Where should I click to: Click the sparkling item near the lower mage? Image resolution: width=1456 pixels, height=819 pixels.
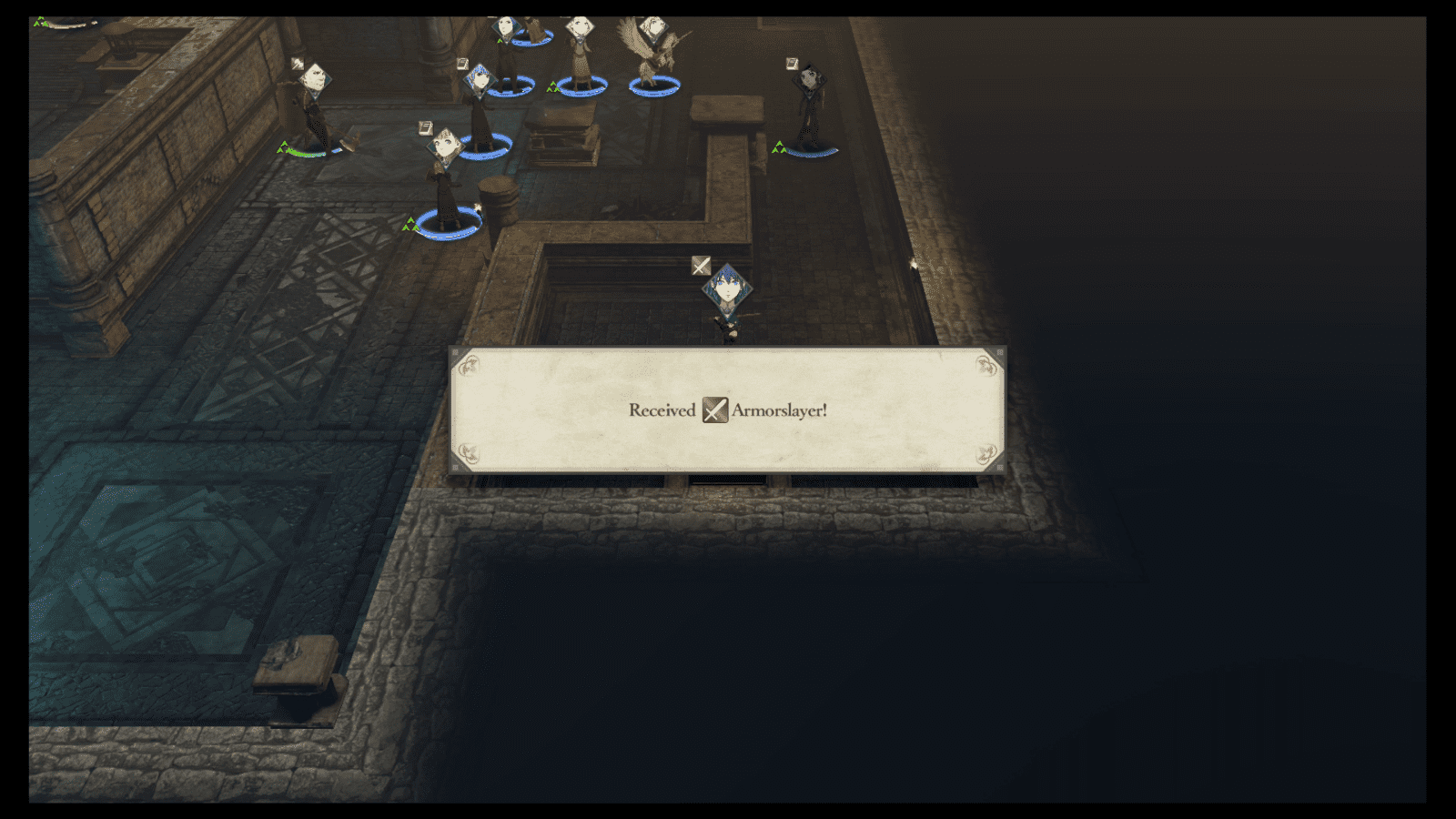[479, 207]
